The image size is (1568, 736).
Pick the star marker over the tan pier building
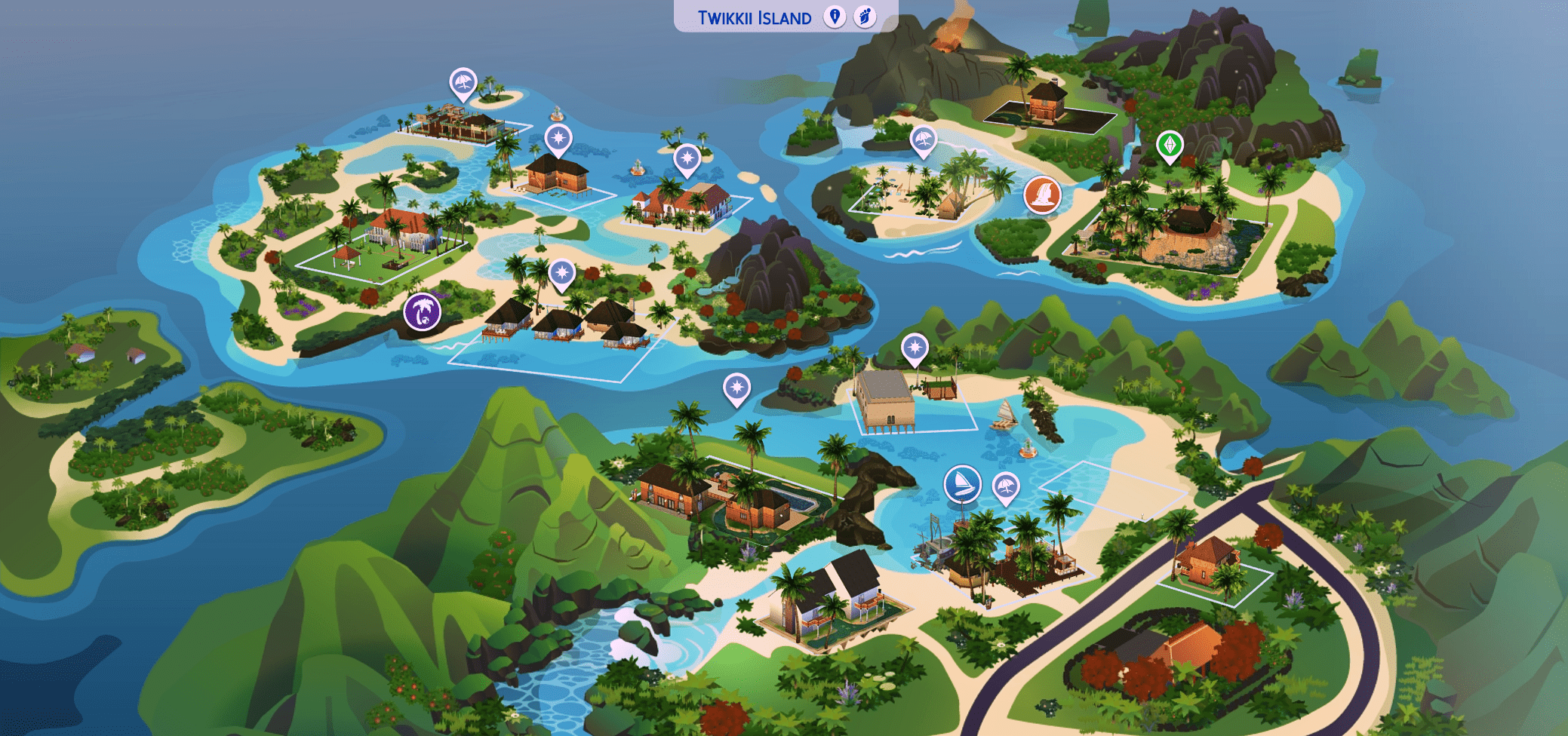pyautogui.click(x=915, y=348)
